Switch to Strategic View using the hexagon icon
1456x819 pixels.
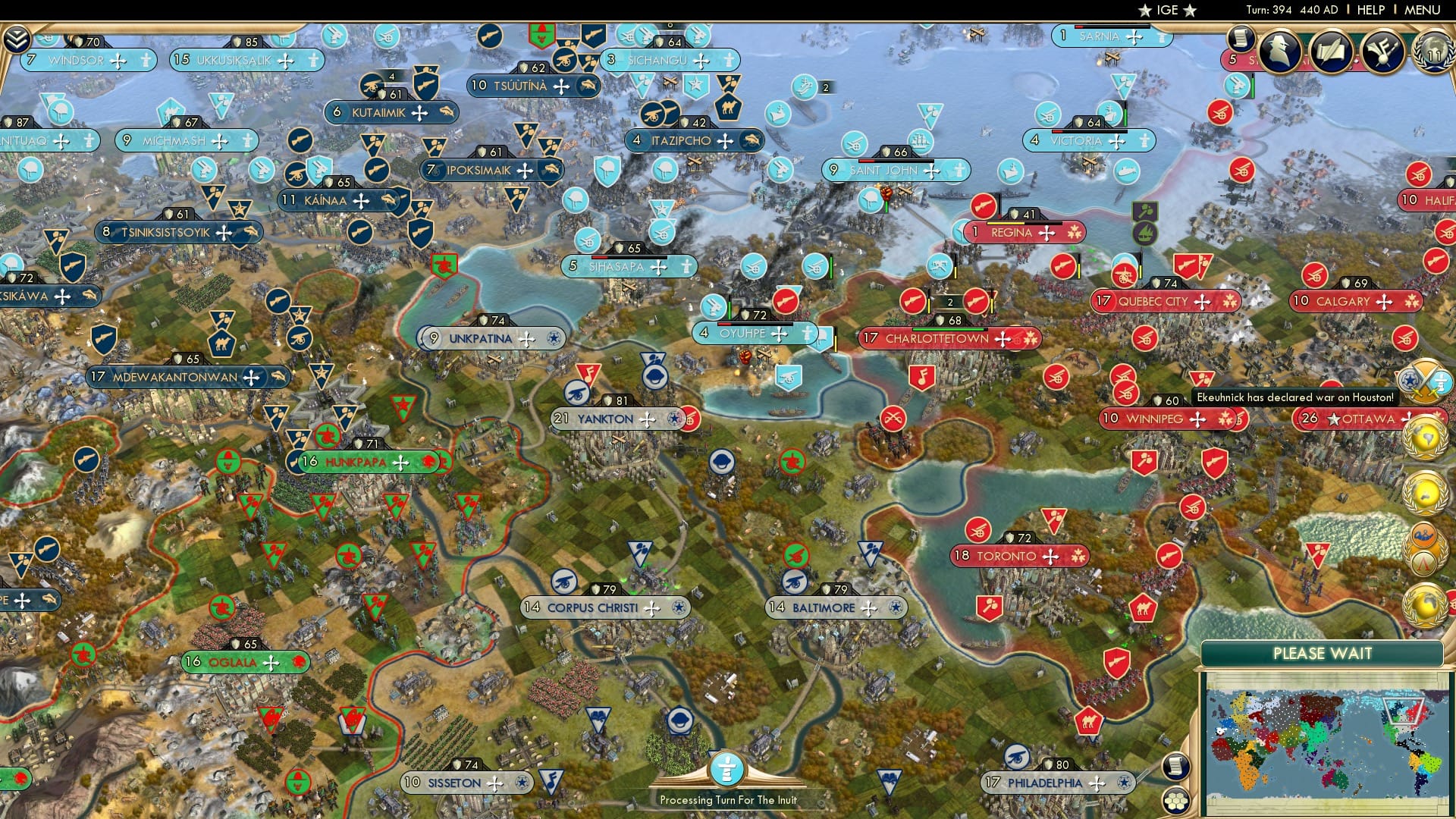1177,800
